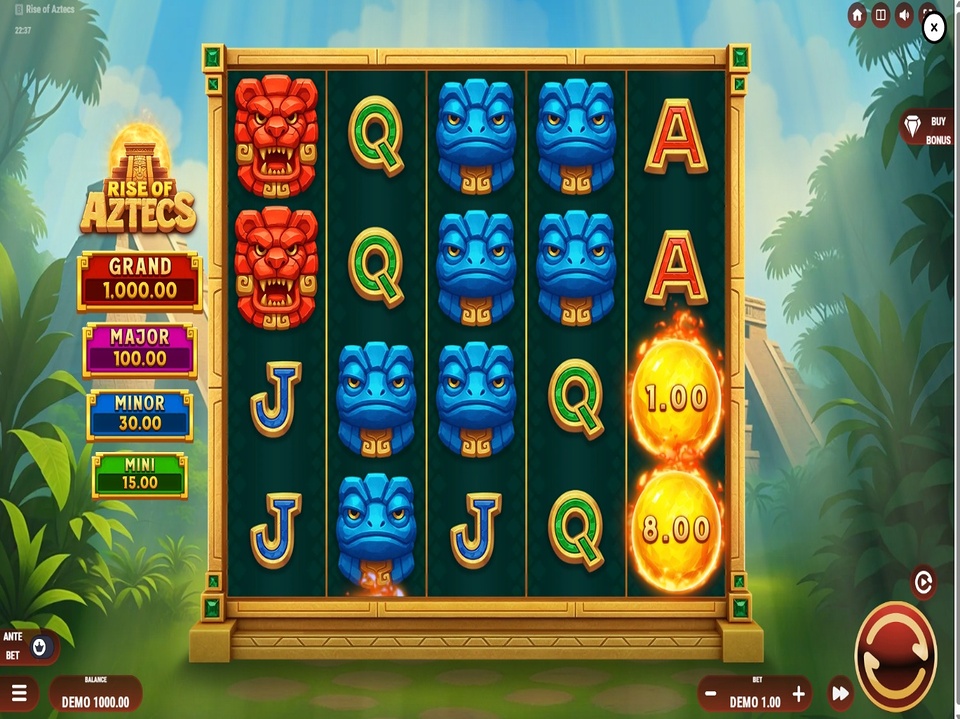
Task: Mute the game sound speaker icon
Action: (904, 16)
